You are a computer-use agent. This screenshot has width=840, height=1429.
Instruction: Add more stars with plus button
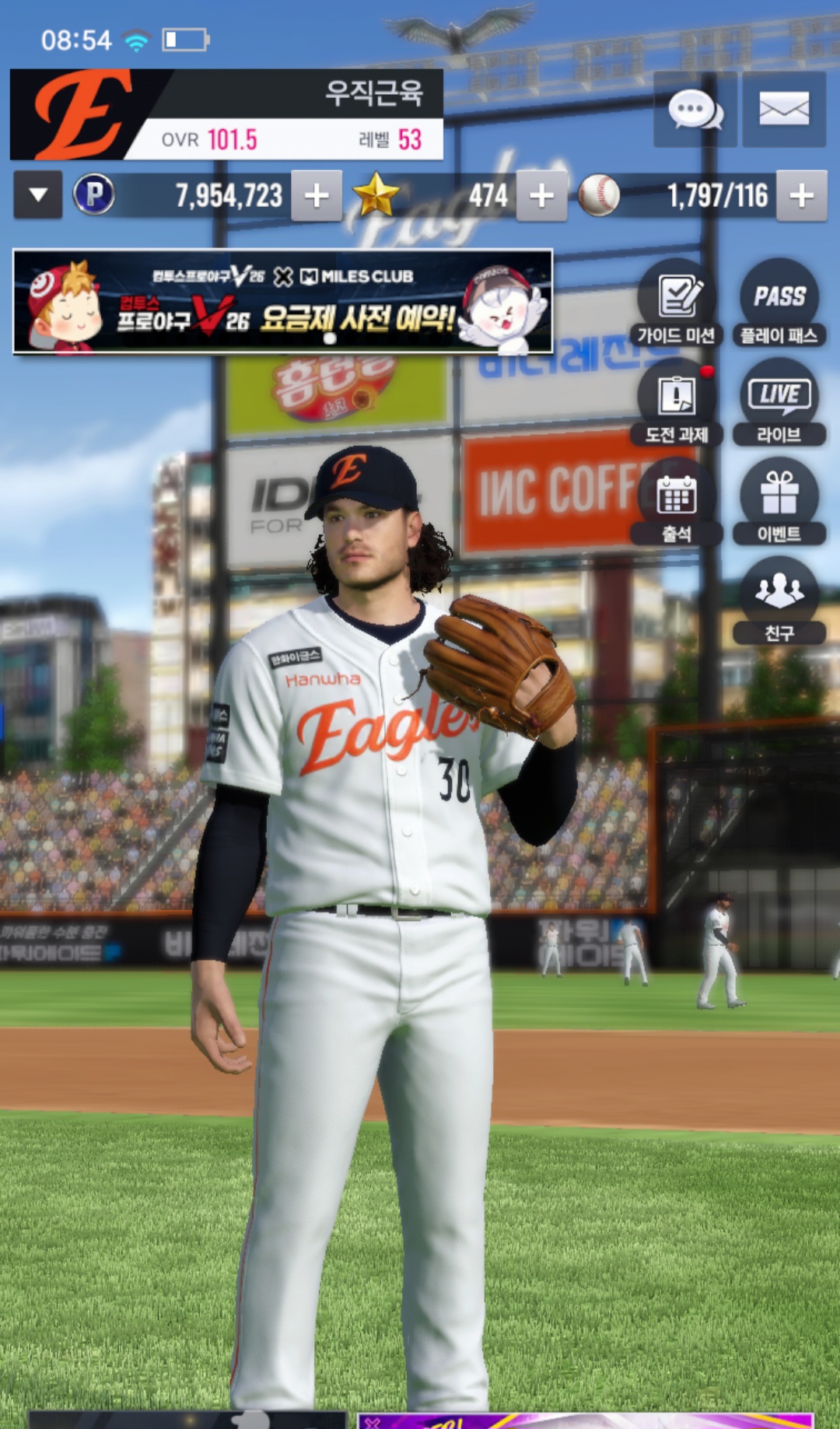541,196
